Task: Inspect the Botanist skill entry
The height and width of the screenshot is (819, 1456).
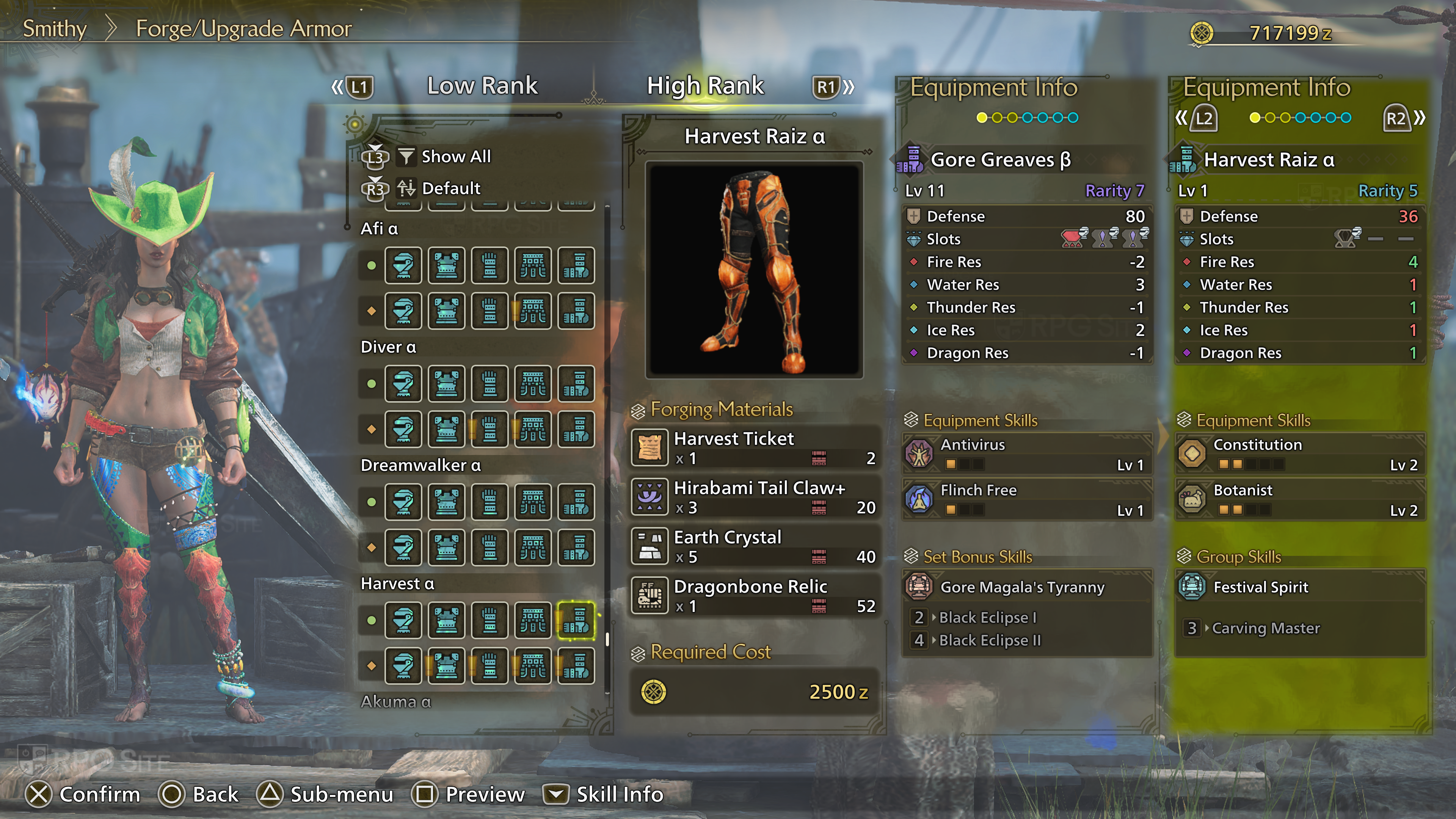Action: tap(1299, 499)
